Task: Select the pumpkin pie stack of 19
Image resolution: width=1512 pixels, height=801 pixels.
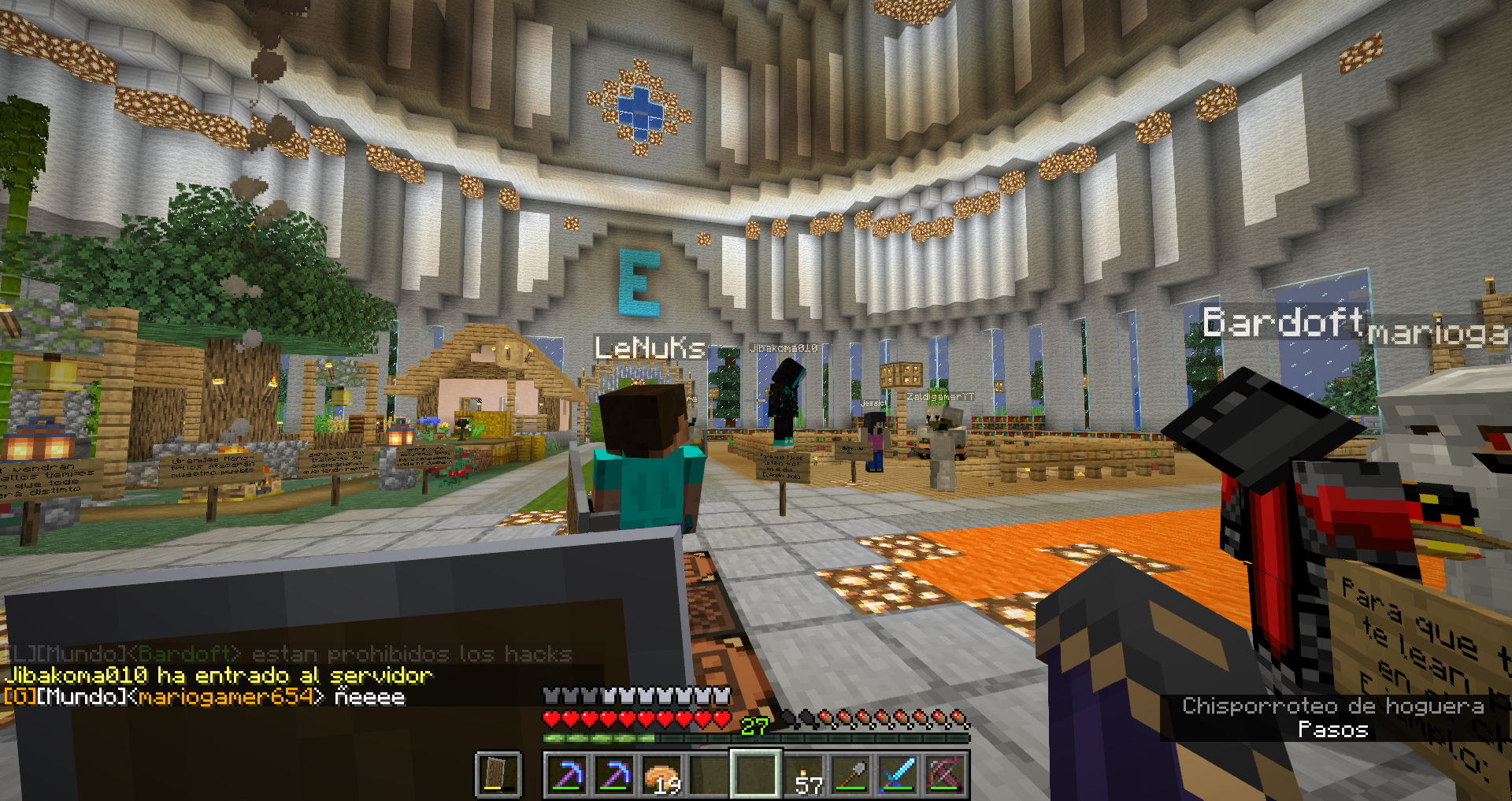Action: click(x=662, y=775)
